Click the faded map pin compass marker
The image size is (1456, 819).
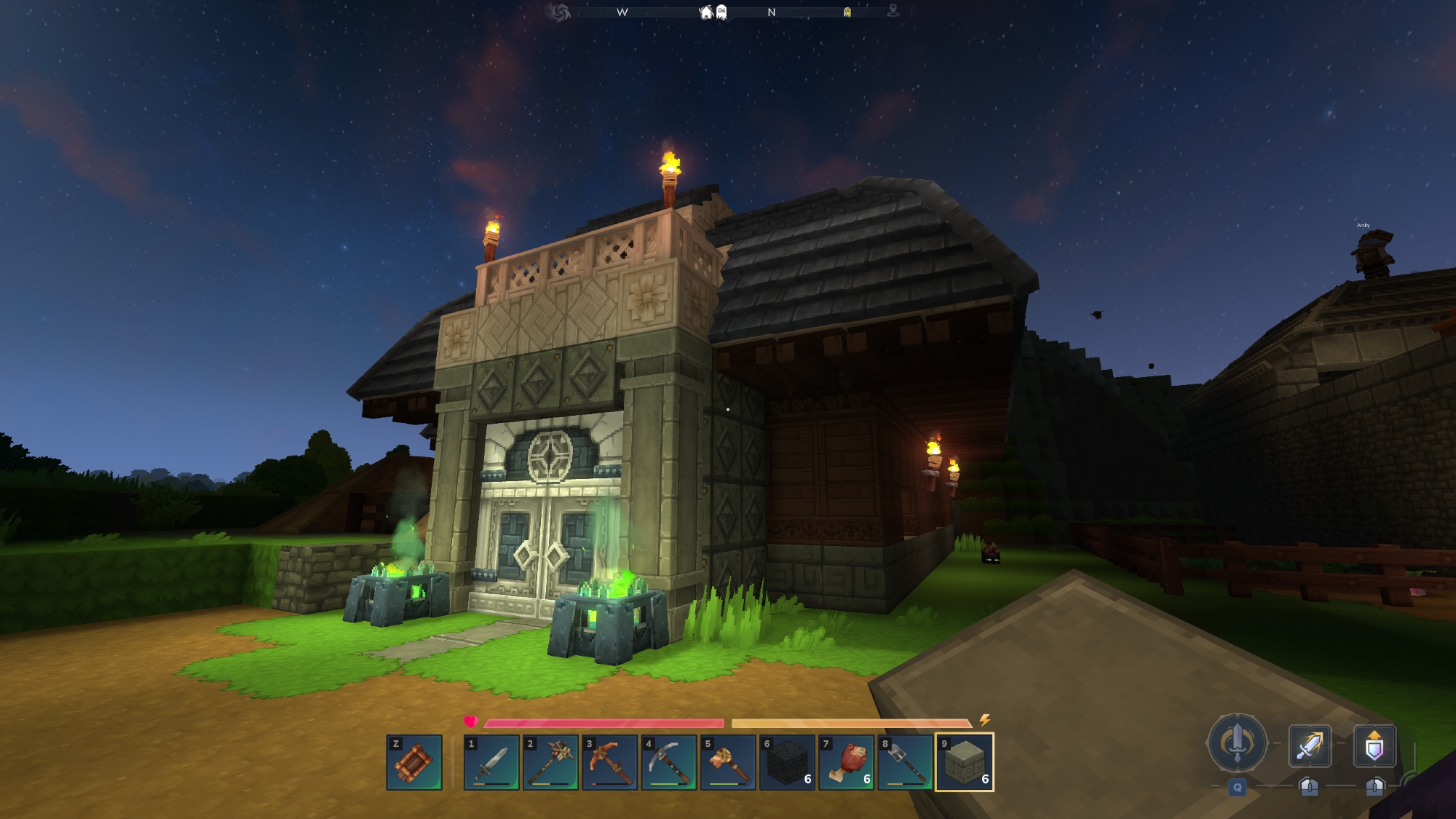893,11
